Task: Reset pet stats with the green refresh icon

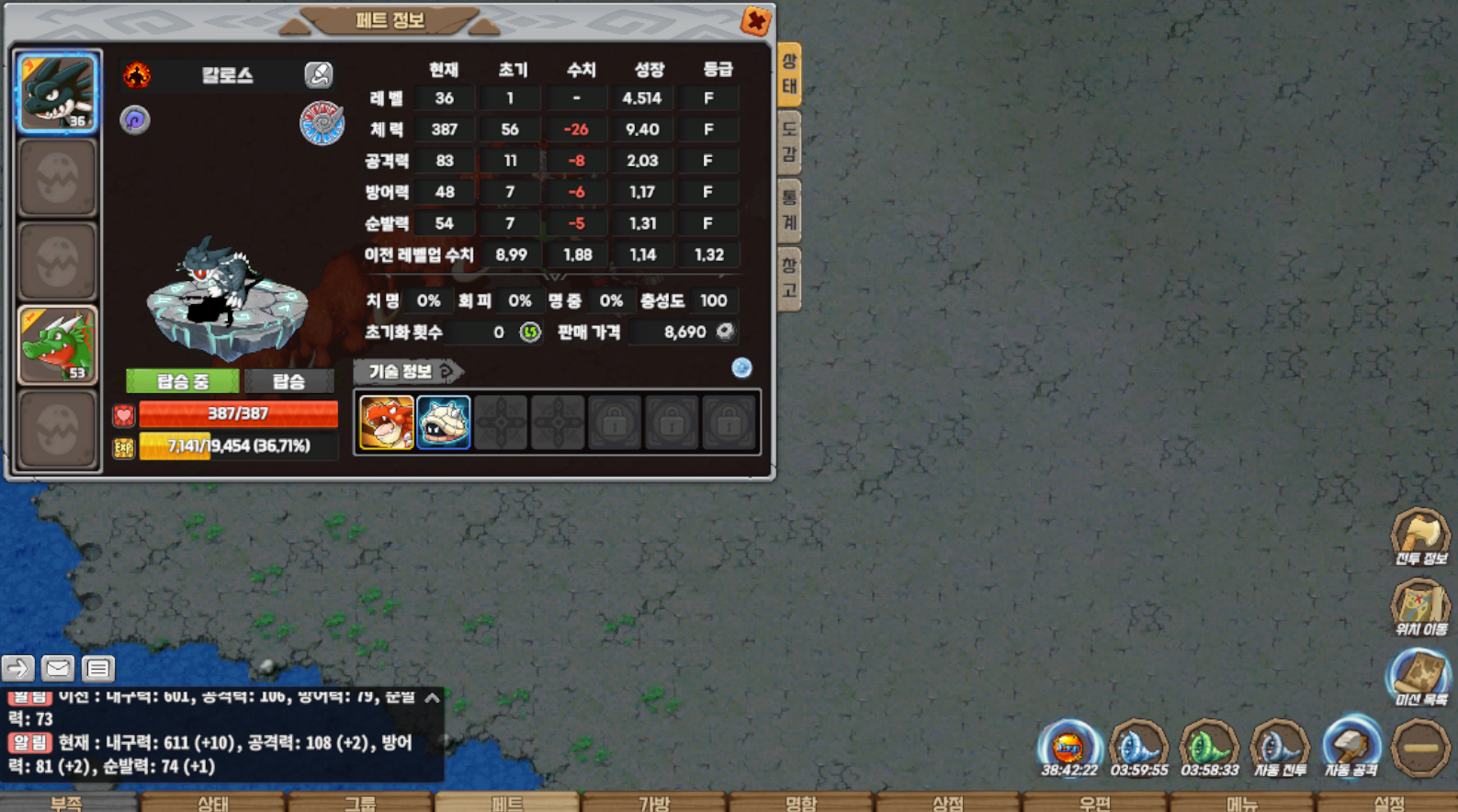Action: point(530,332)
